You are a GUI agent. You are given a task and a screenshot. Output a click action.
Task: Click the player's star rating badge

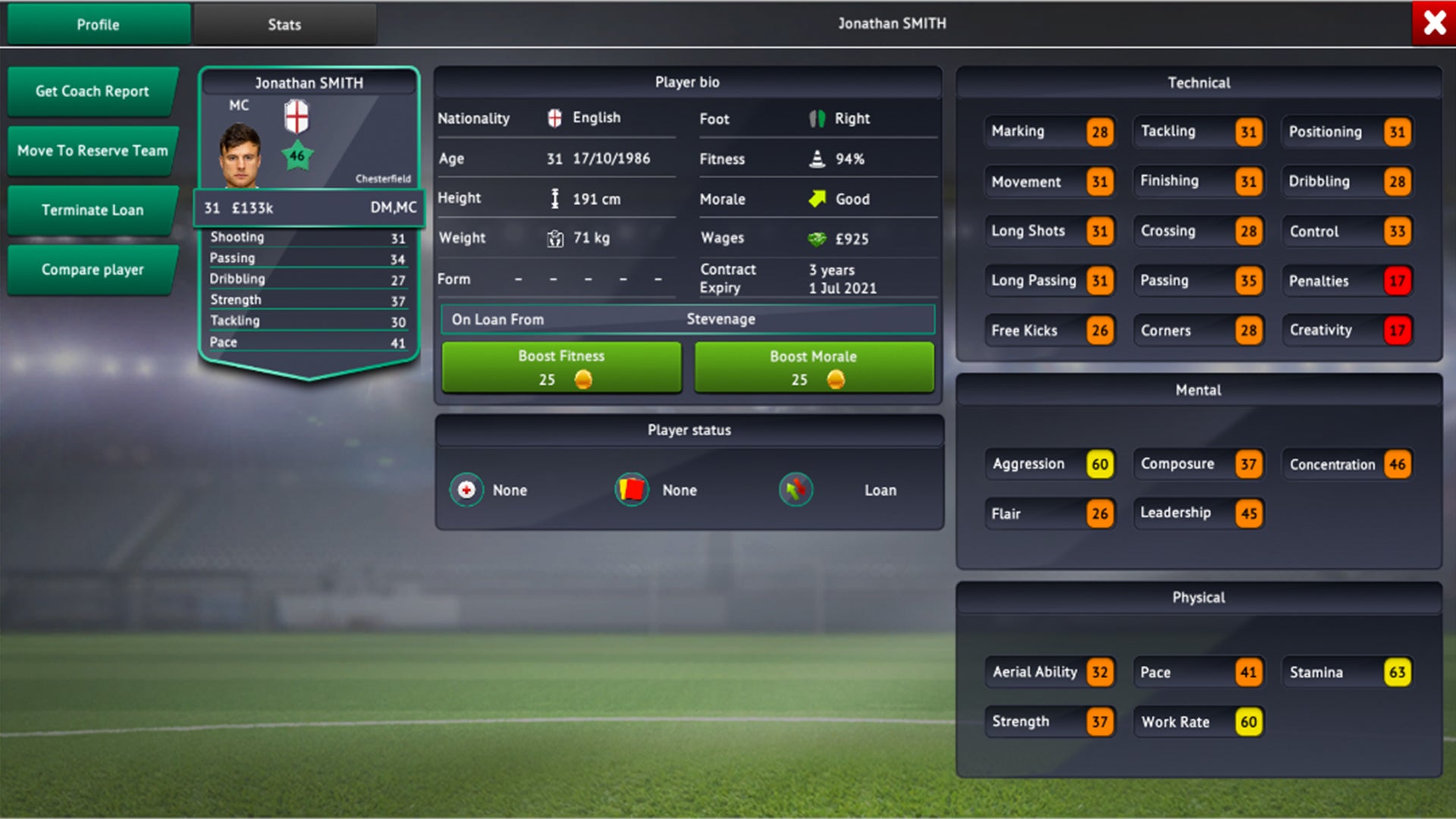point(298,153)
